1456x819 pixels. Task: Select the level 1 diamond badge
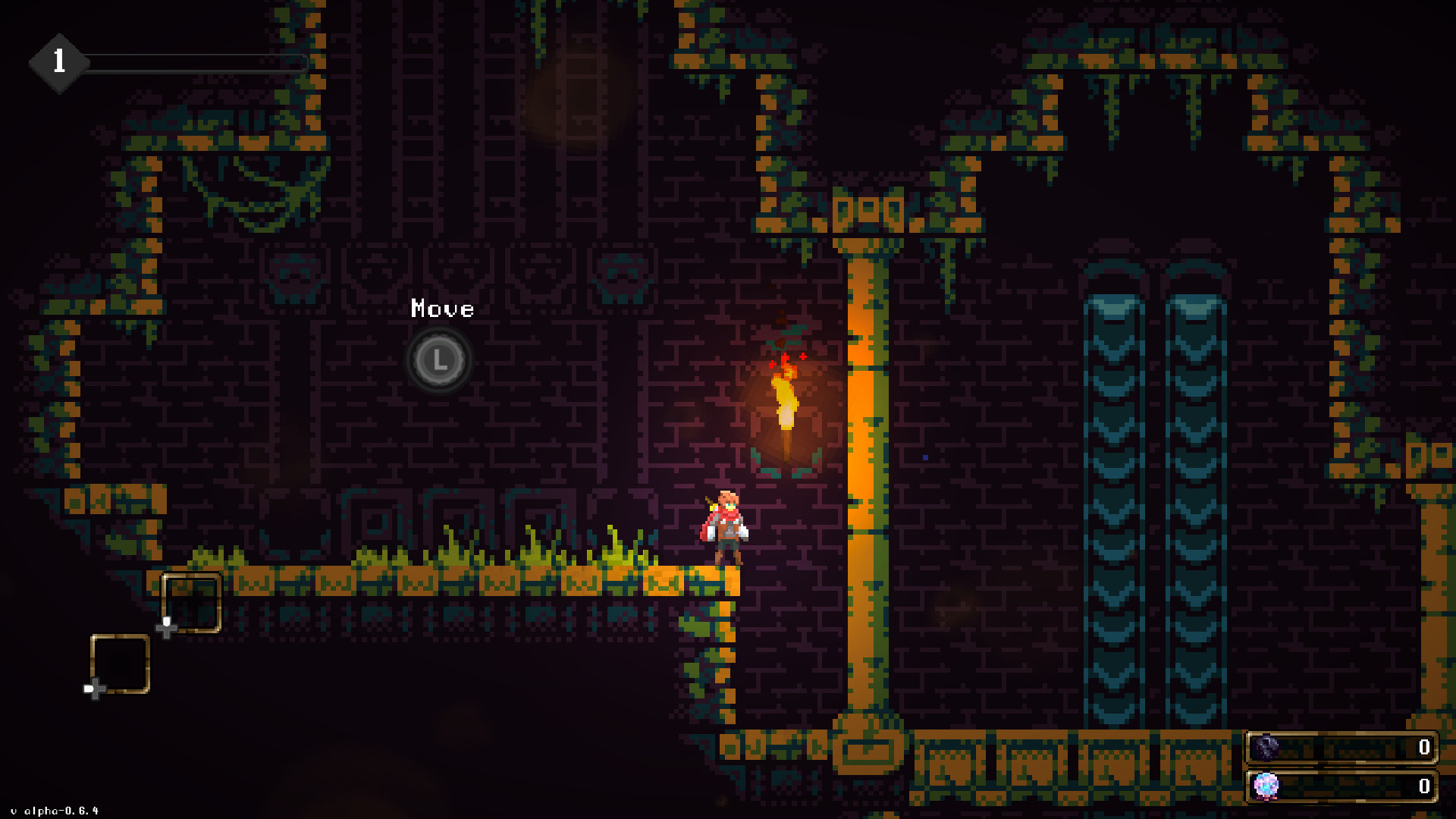[x=59, y=62]
